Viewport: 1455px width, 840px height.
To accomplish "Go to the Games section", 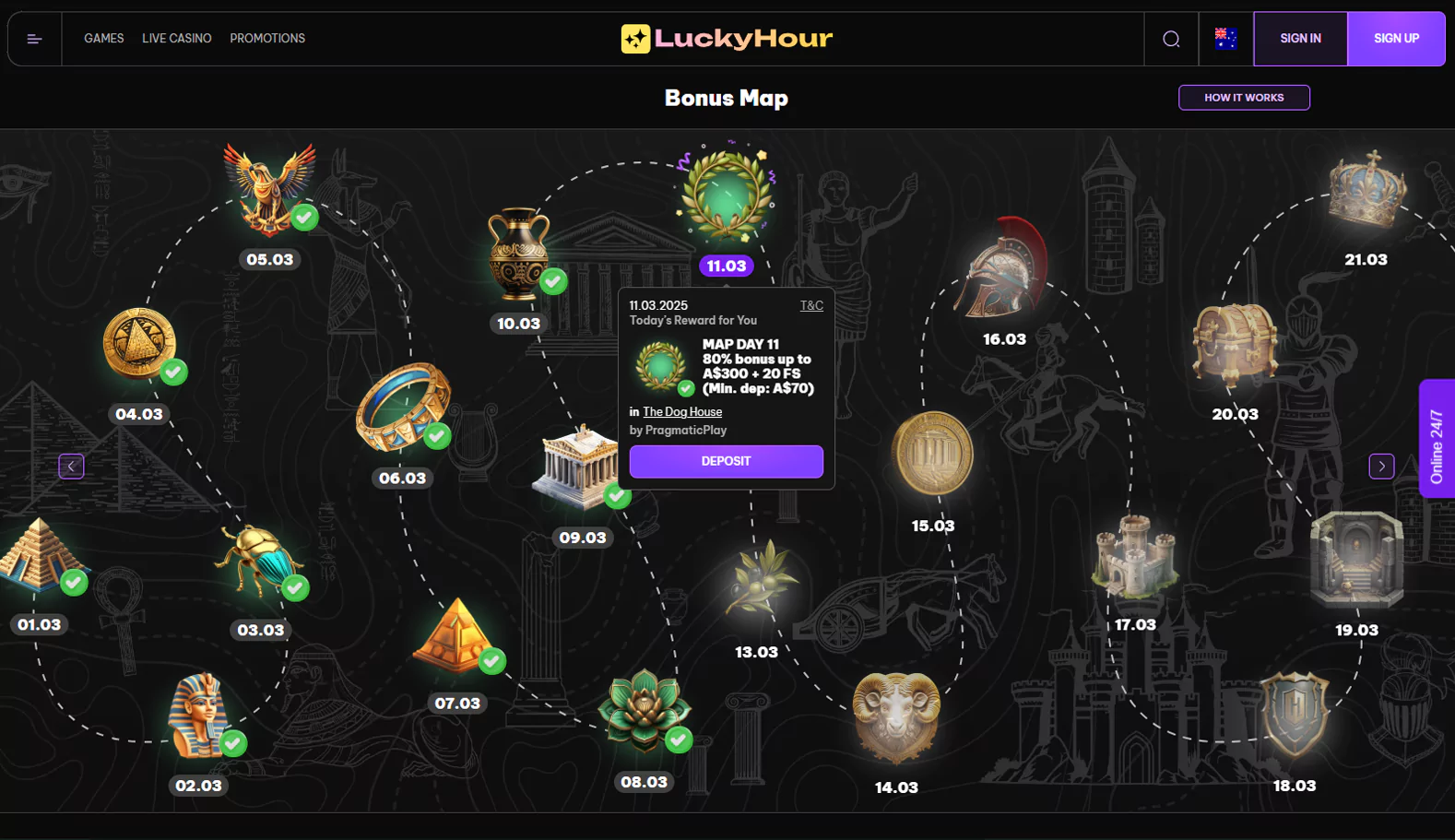I will tap(103, 39).
